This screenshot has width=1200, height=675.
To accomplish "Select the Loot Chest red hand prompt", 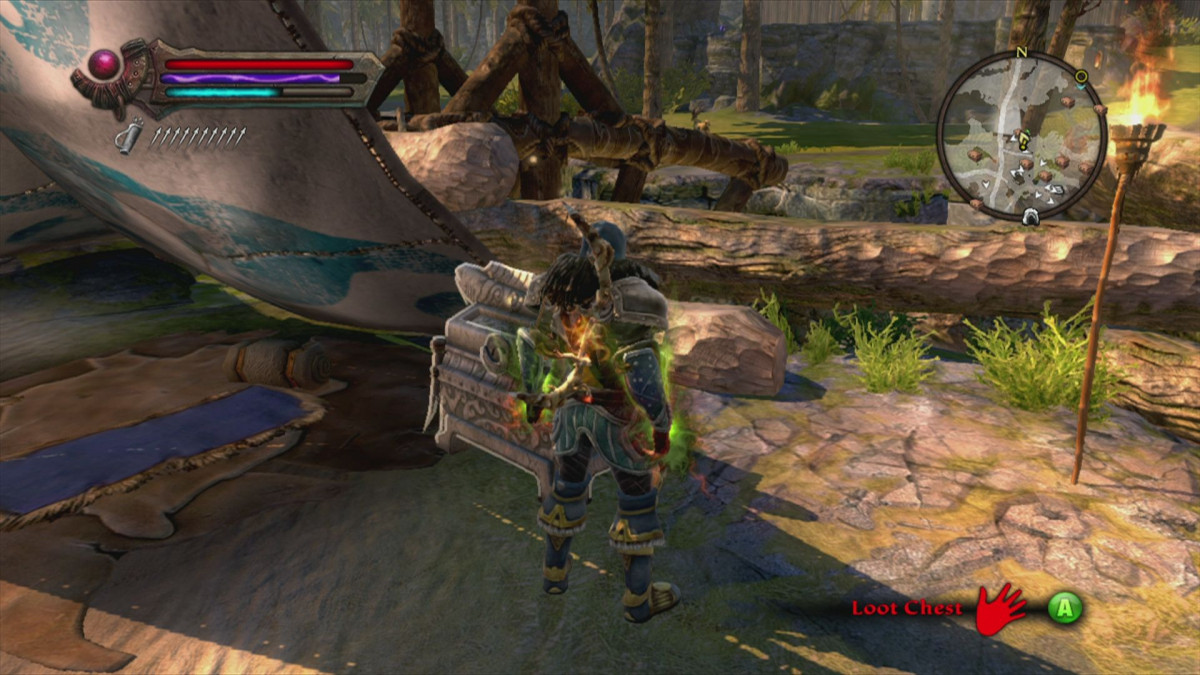I will click(x=999, y=608).
